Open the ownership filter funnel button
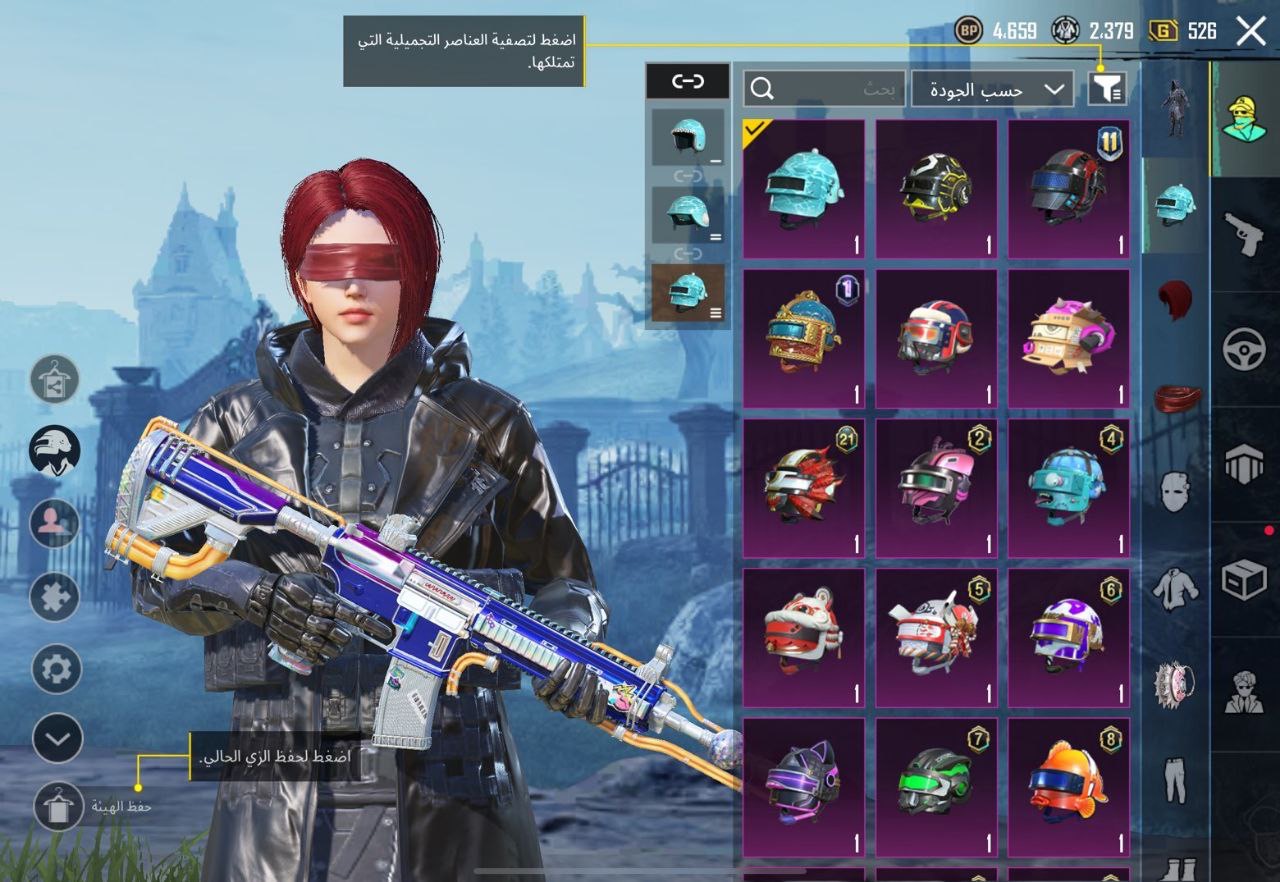Screen dimensions: 1280x882 (1107, 89)
